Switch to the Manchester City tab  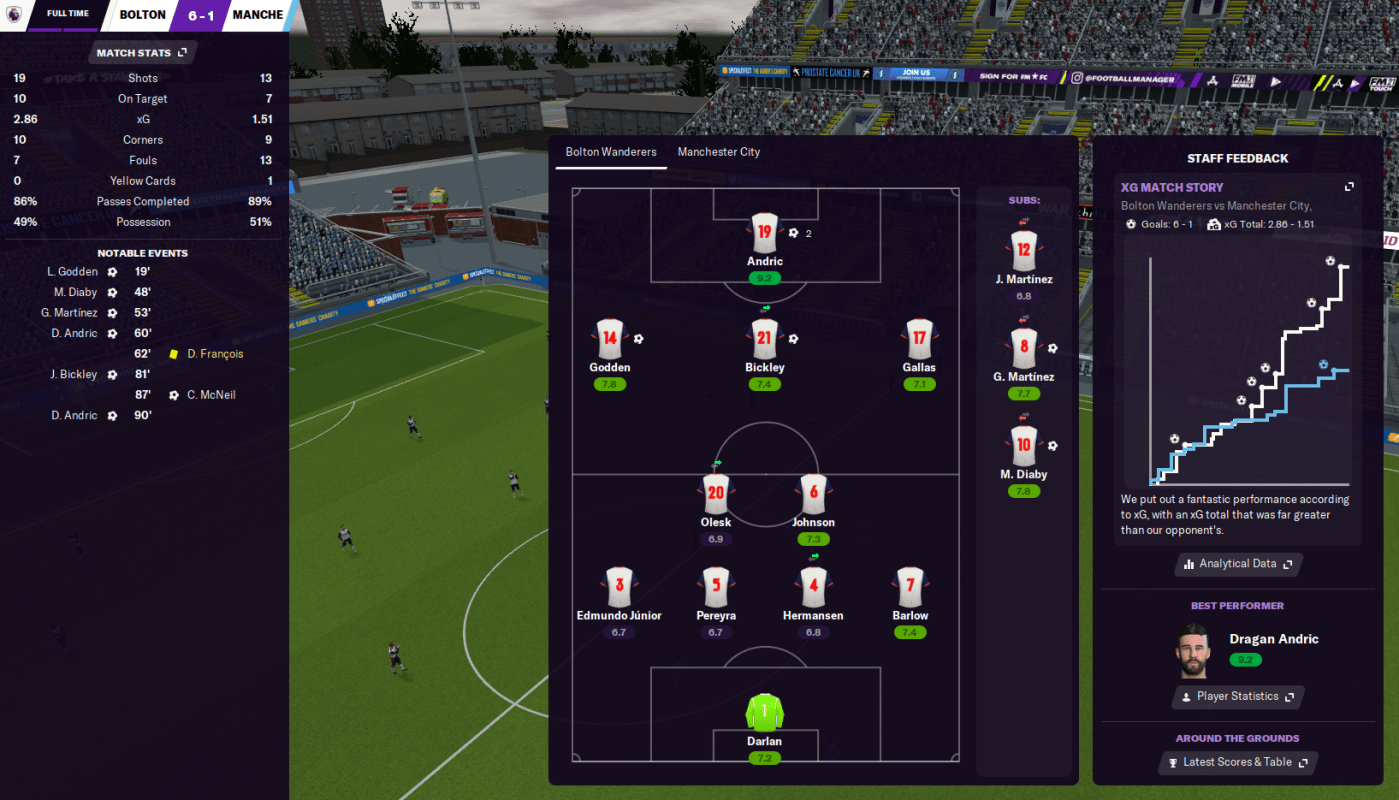(718, 152)
